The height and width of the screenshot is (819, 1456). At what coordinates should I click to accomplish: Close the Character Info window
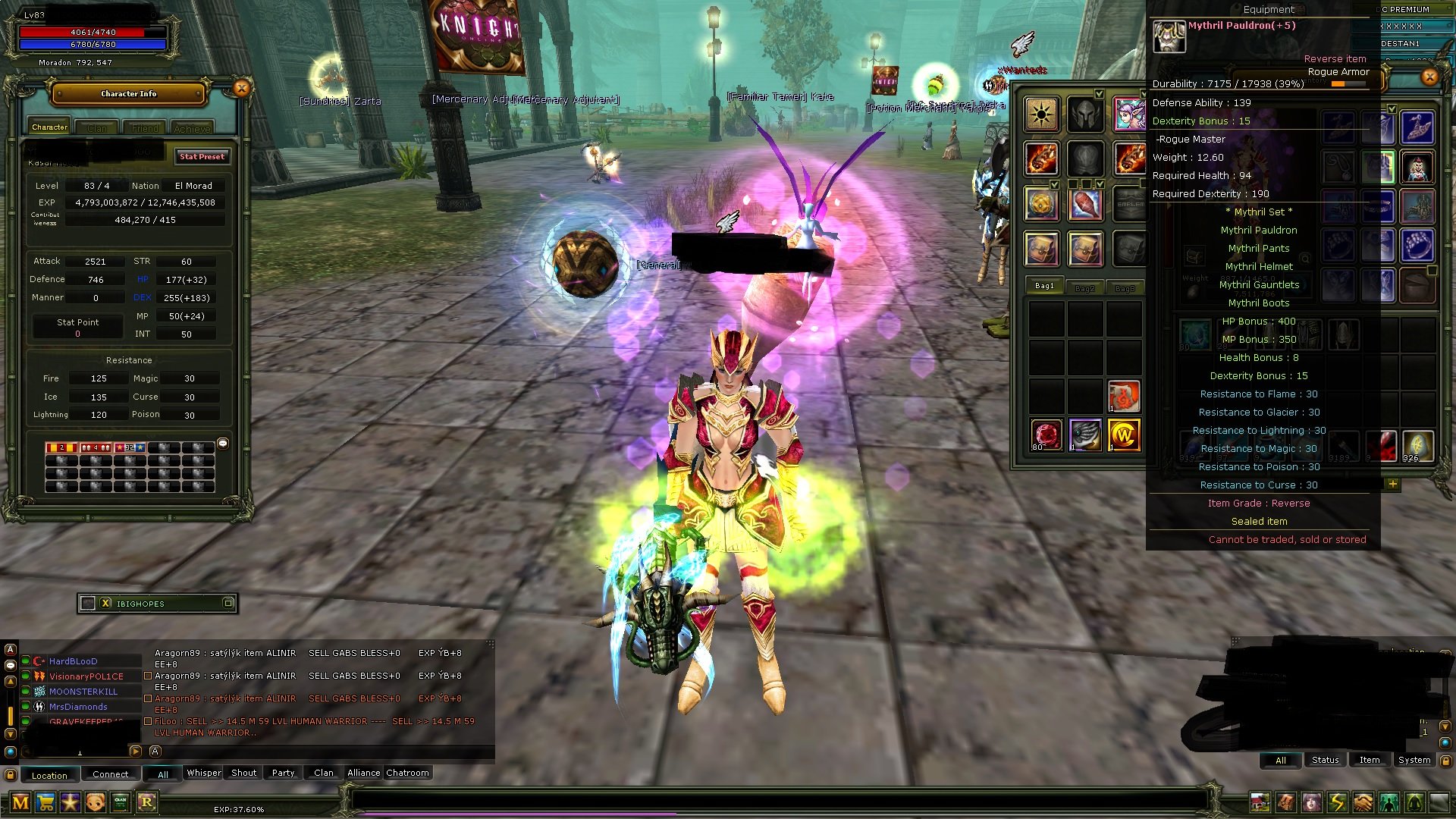241,89
